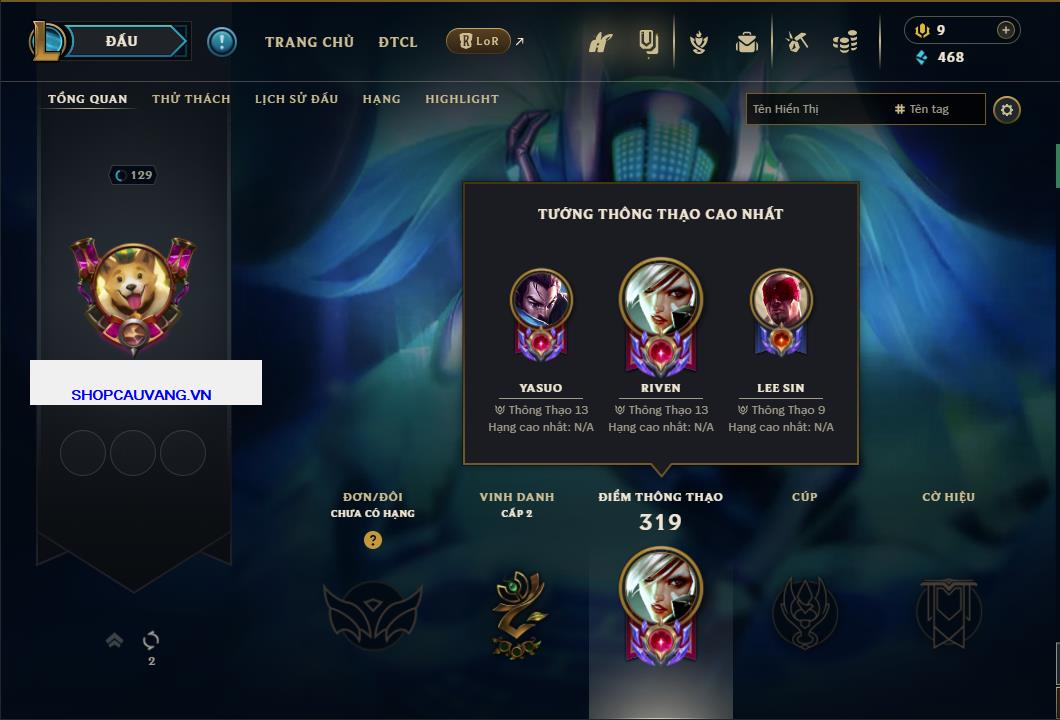The width and height of the screenshot is (1060, 720).
Task: Open the hammer crafting icon
Action: pyautogui.click(x=796, y=42)
